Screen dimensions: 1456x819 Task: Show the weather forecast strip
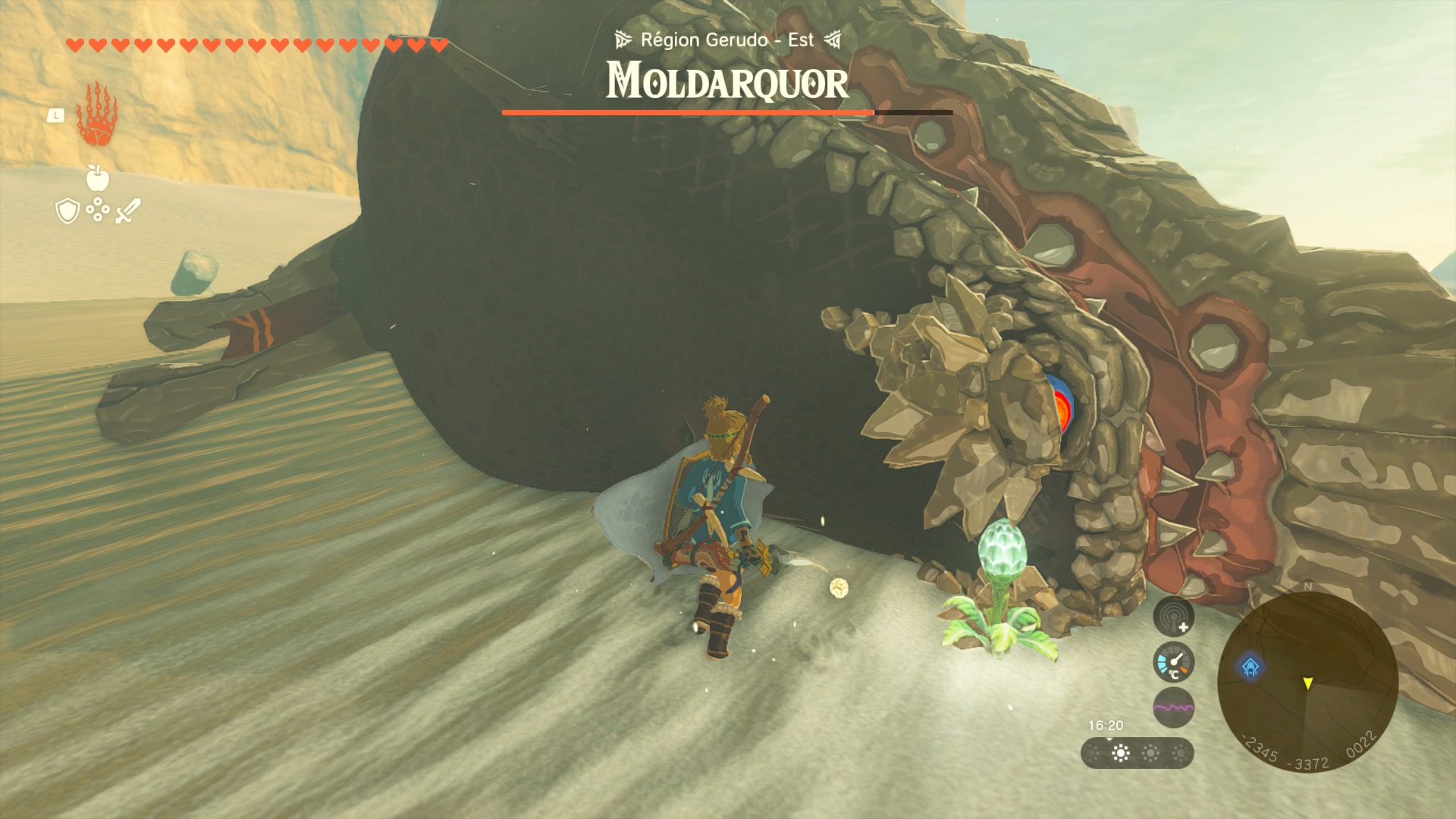[x=1137, y=753]
